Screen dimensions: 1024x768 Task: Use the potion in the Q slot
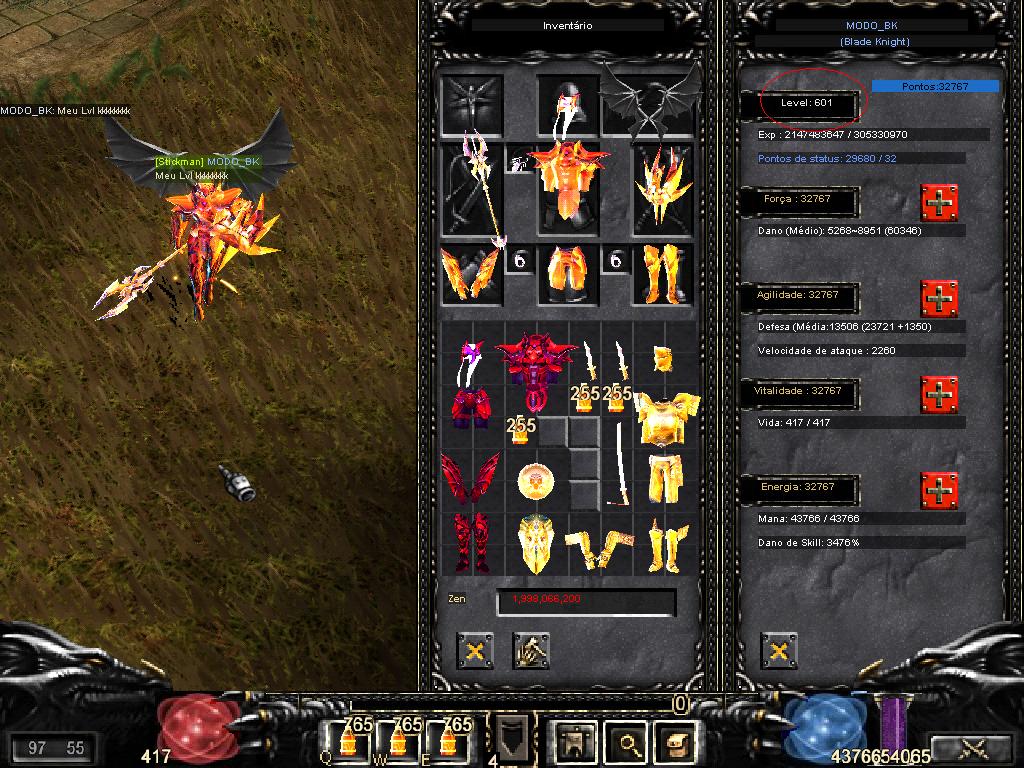[x=350, y=742]
